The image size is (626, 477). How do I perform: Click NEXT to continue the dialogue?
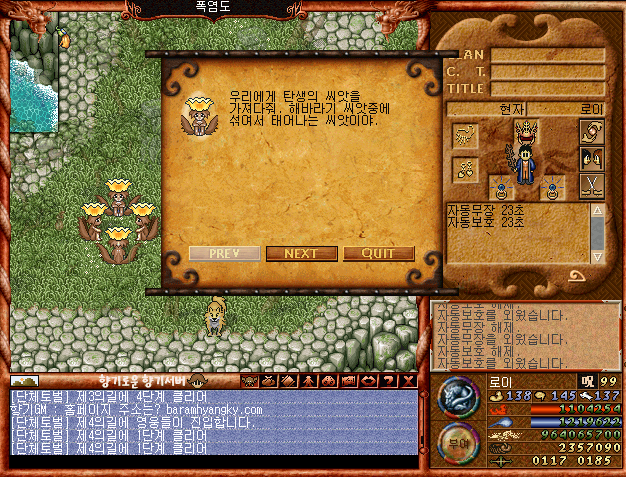point(301,253)
